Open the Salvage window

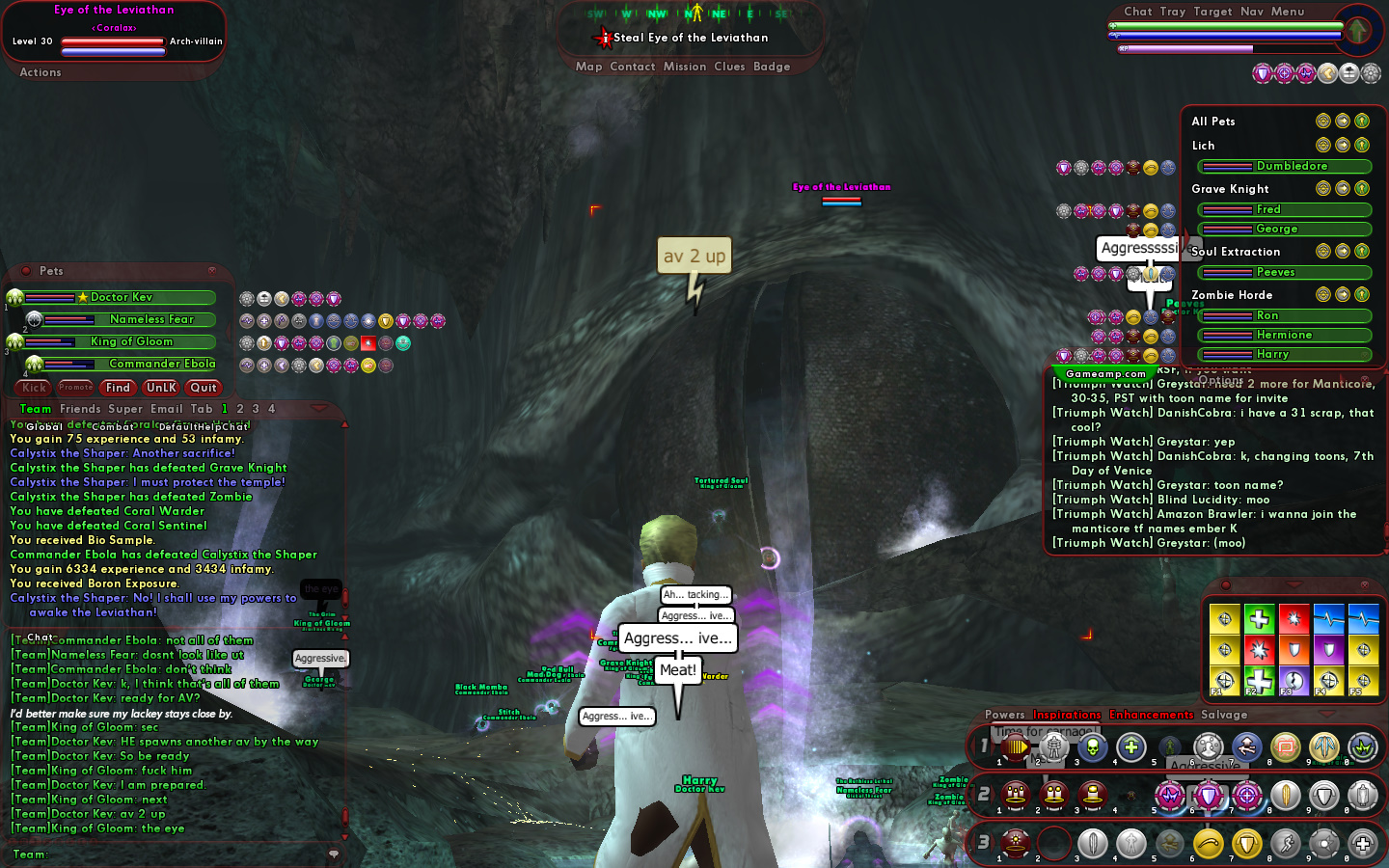click(x=1223, y=715)
